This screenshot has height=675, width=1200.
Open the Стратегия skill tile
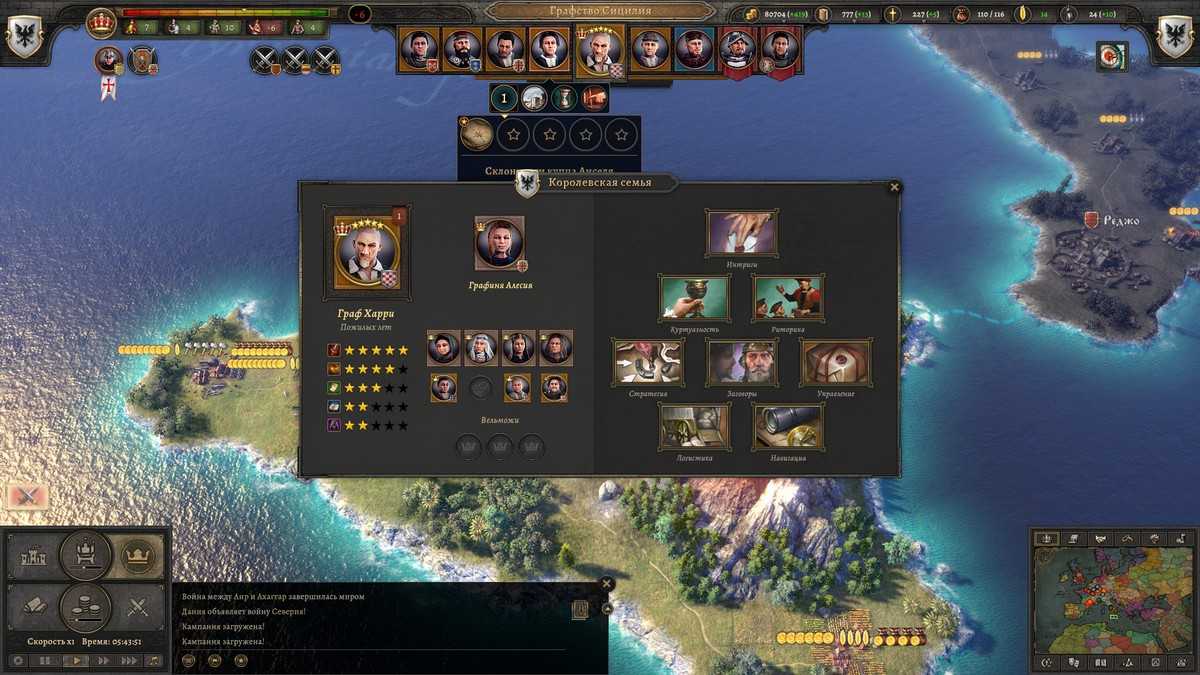pos(648,362)
